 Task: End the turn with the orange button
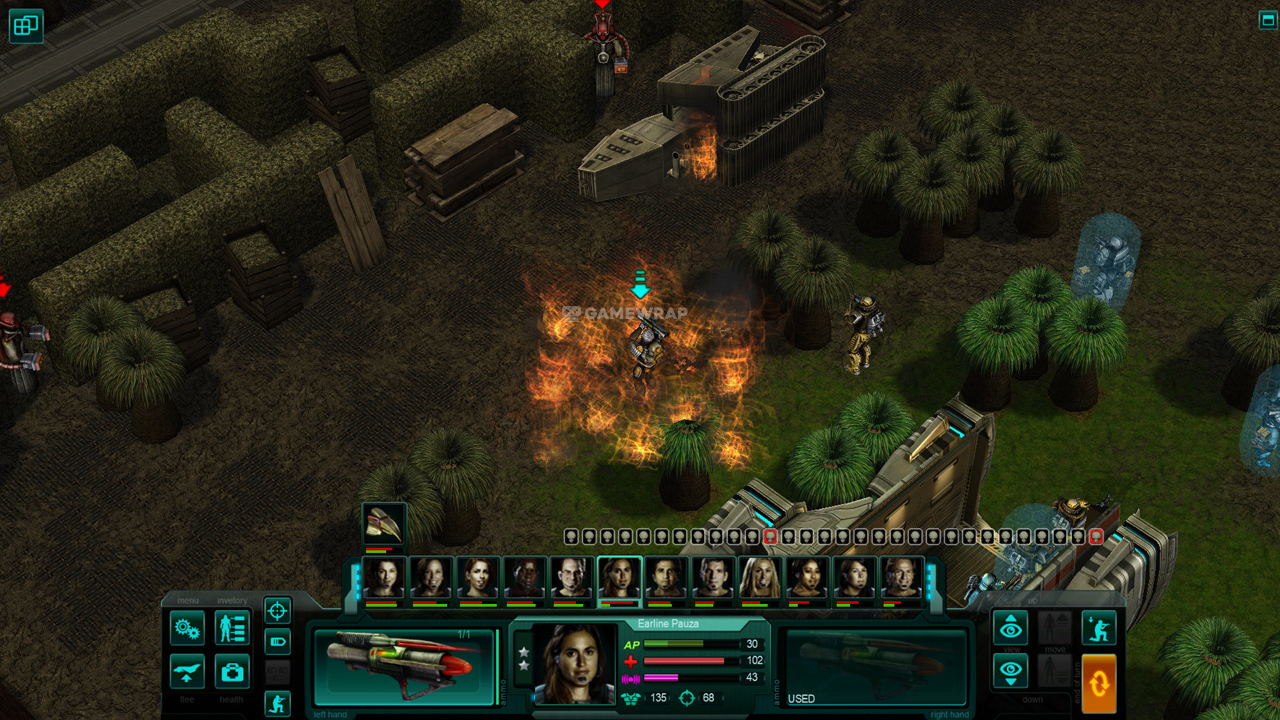click(x=1098, y=683)
